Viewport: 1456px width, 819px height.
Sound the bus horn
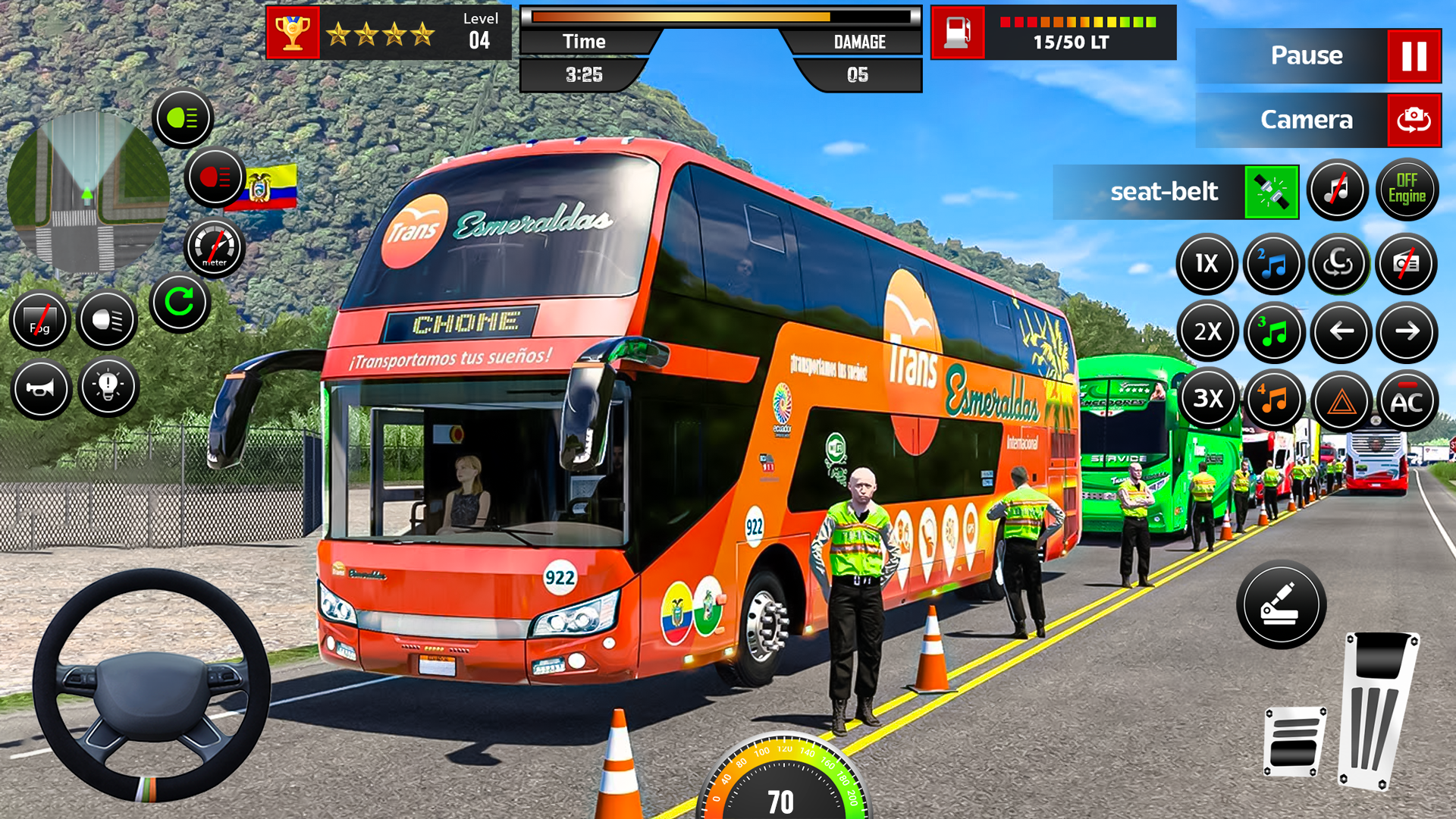pyautogui.click(x=42, y=389)
